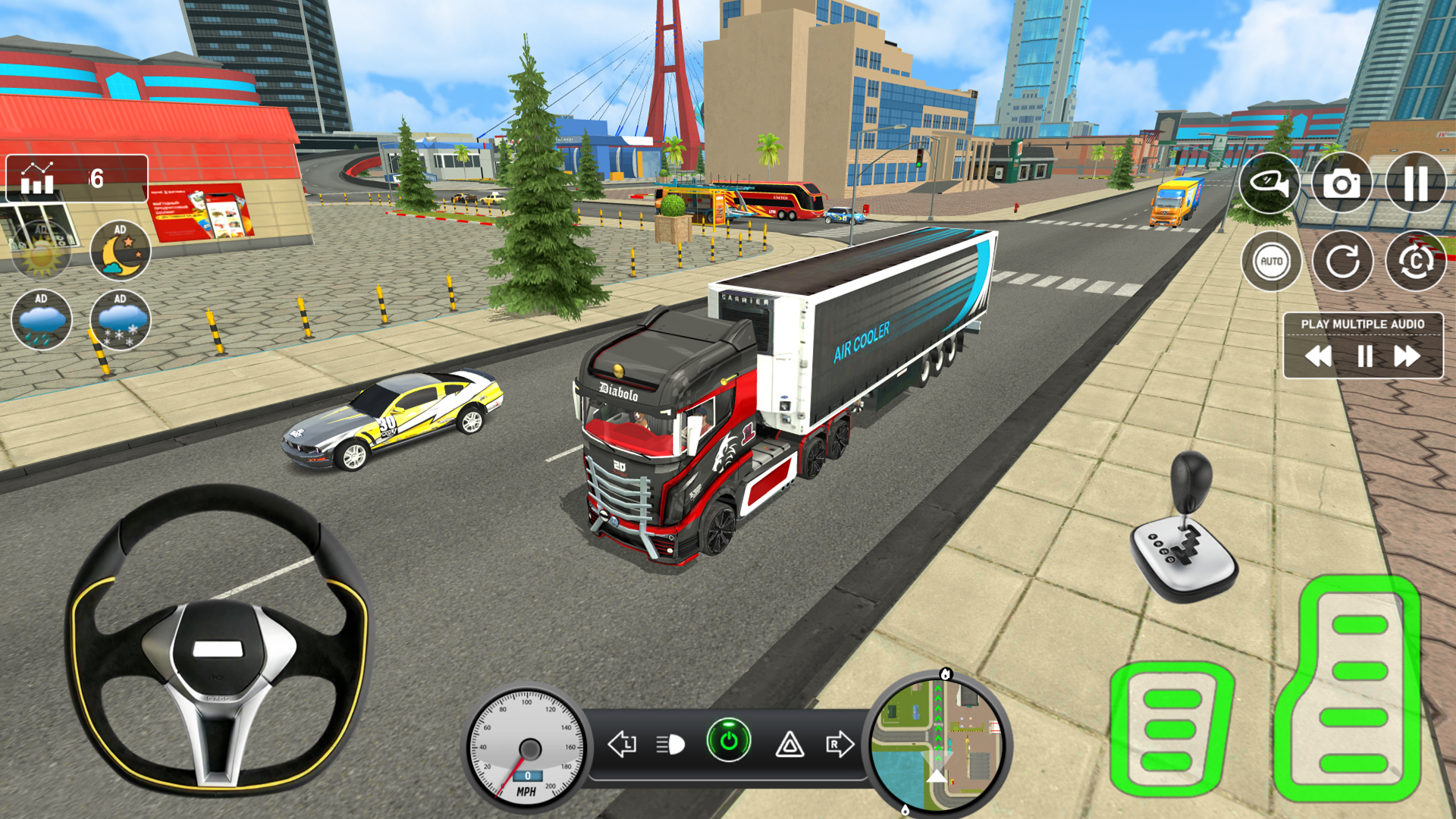Screen dimensions: 1456x819
Task: Open the score stats panel
Action: tap(36, 180)
